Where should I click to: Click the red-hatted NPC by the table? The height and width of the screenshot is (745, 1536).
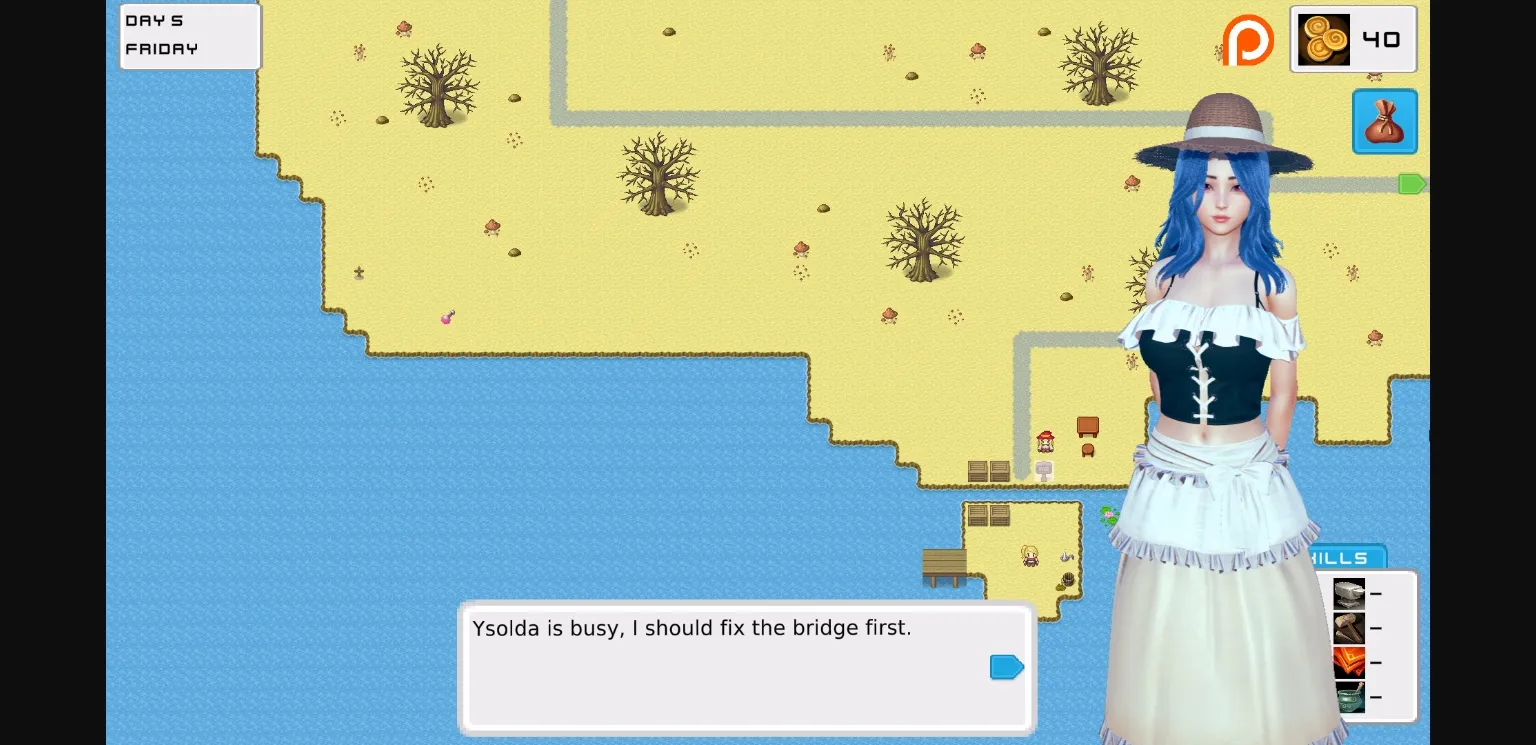(1046, 443)
